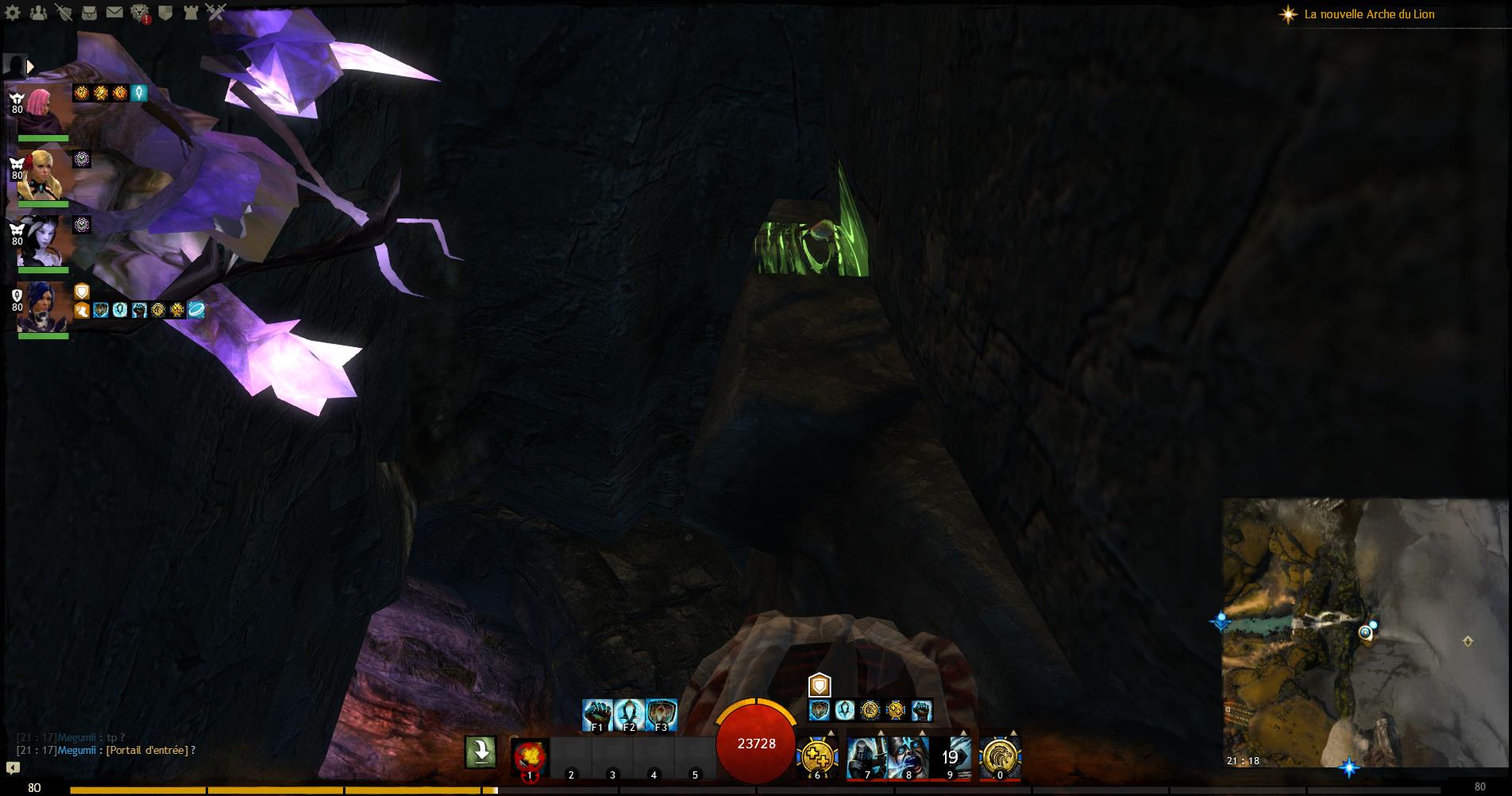Viewport: 1512px width, 796px height.
Task: Trigger the golden lion elite skill
Action: 1000,757
